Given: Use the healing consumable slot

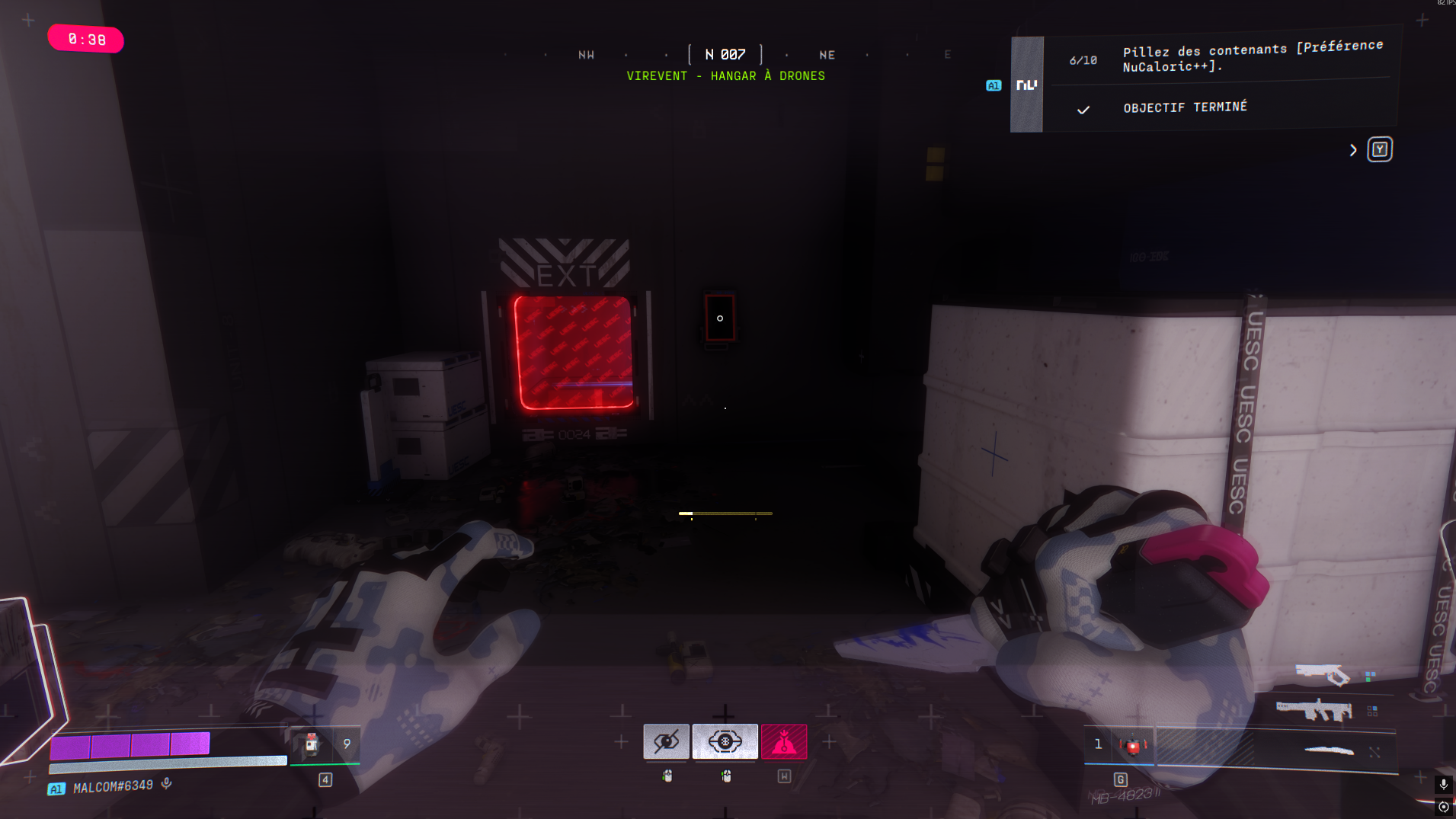Looking at the screenshot, I should tap(312, 744).
